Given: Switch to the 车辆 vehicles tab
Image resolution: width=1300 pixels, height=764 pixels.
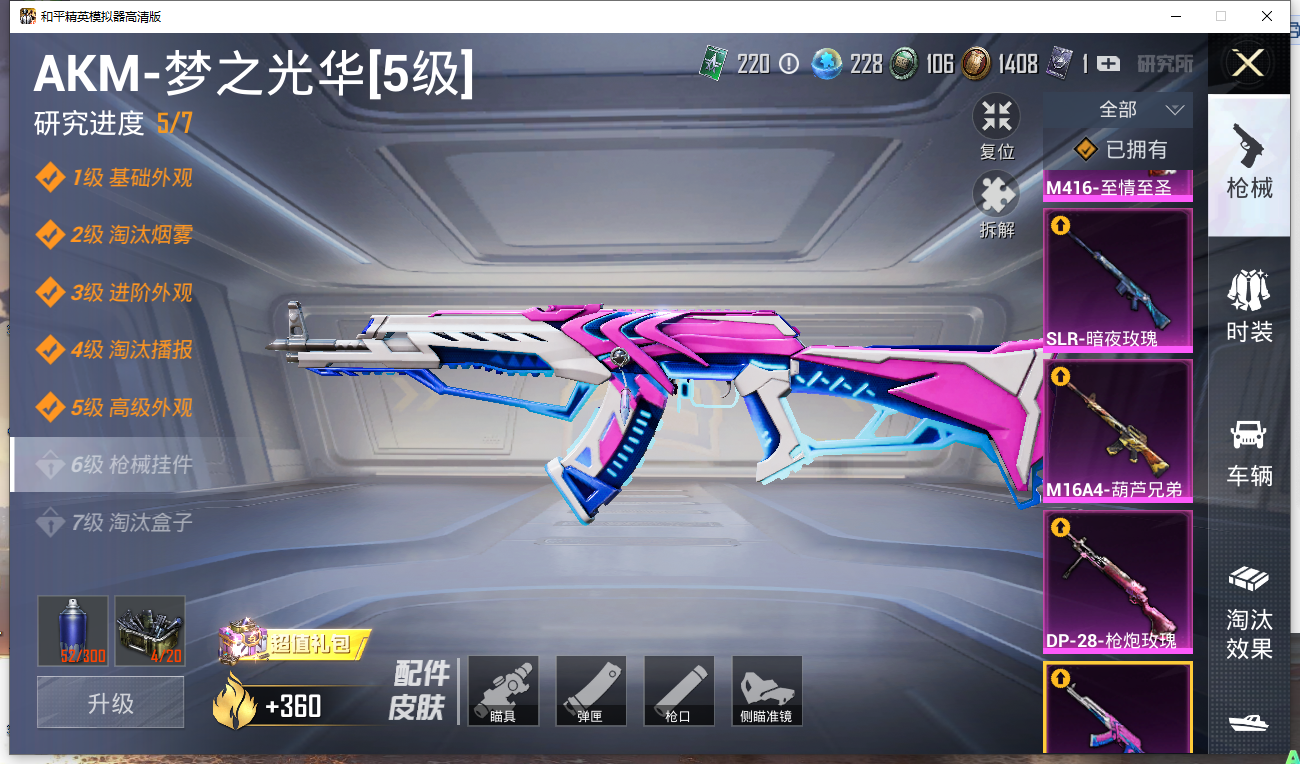Looking at the screenshot, I should coord(1249,452).
